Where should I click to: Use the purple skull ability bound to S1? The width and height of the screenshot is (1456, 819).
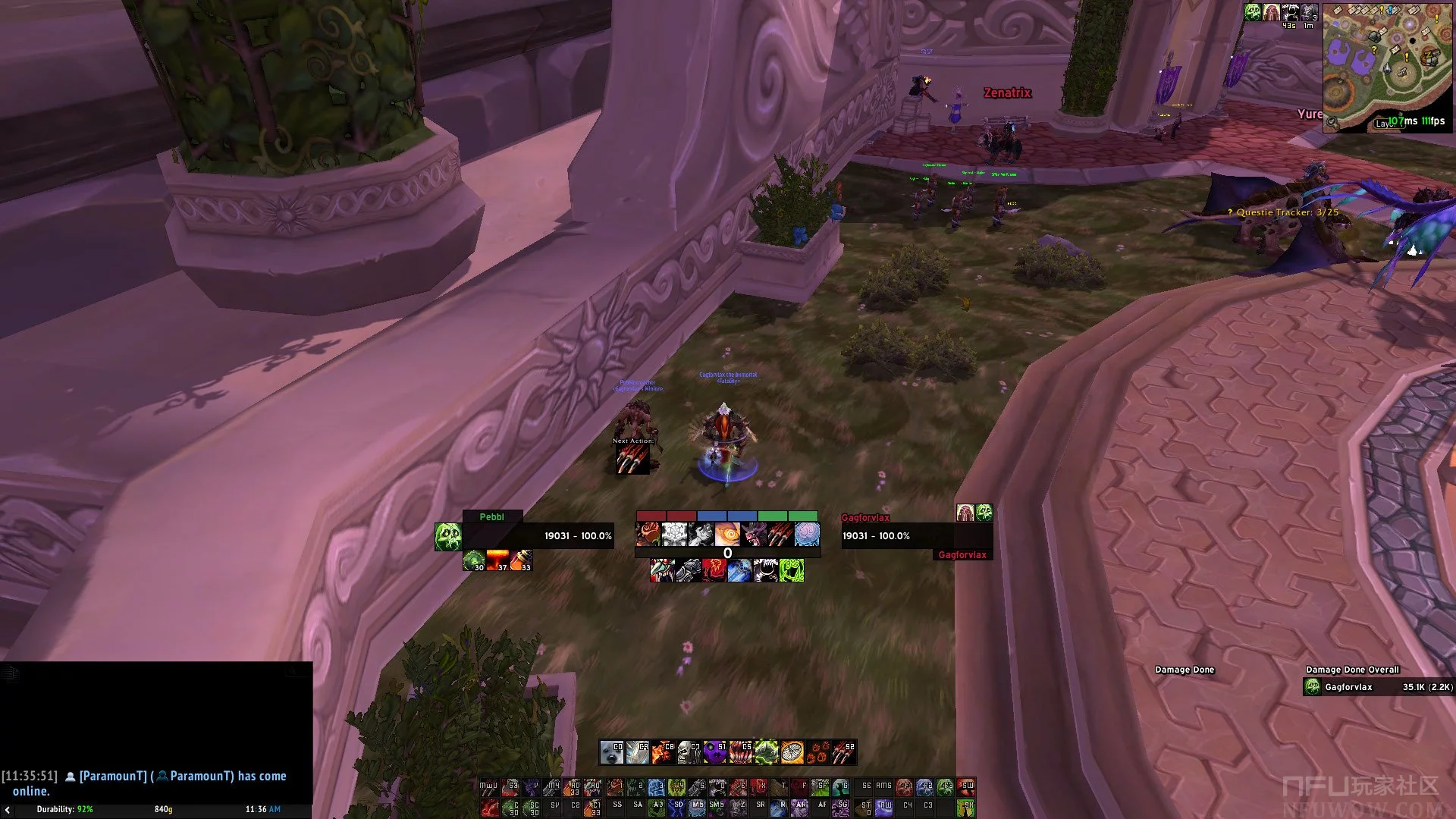pos(714,752)
